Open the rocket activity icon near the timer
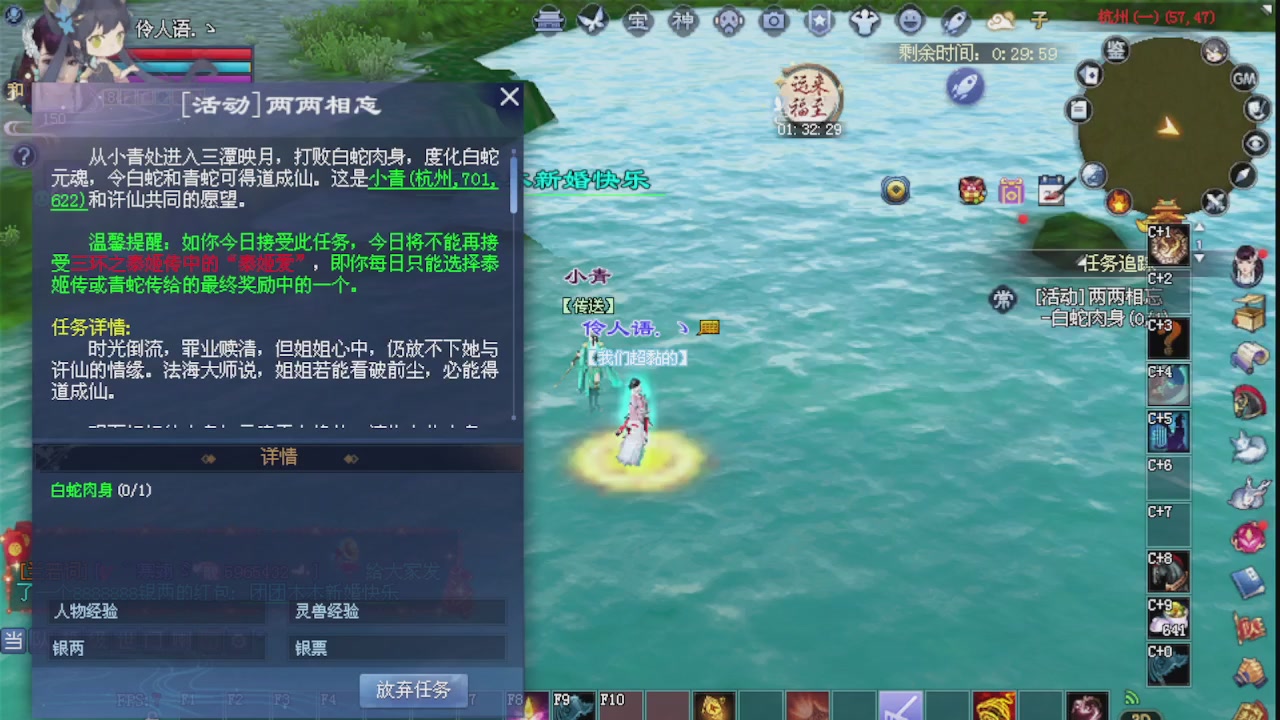1280x720 pixels. point(963,86)
